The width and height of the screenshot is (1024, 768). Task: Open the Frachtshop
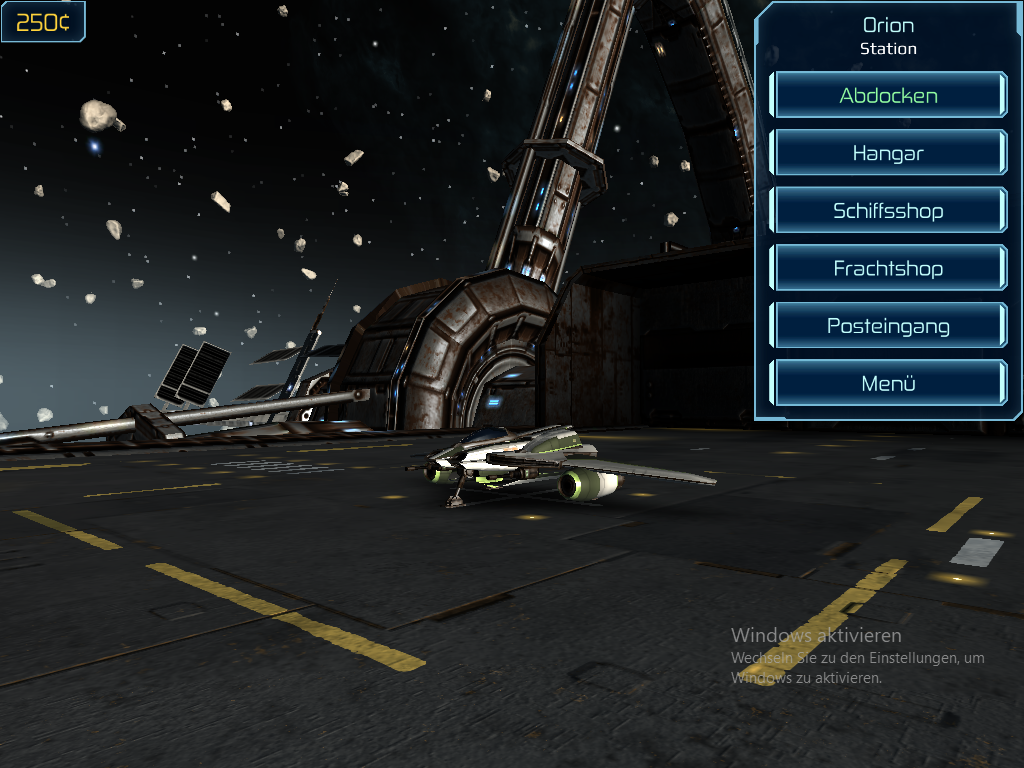(888, 269)
